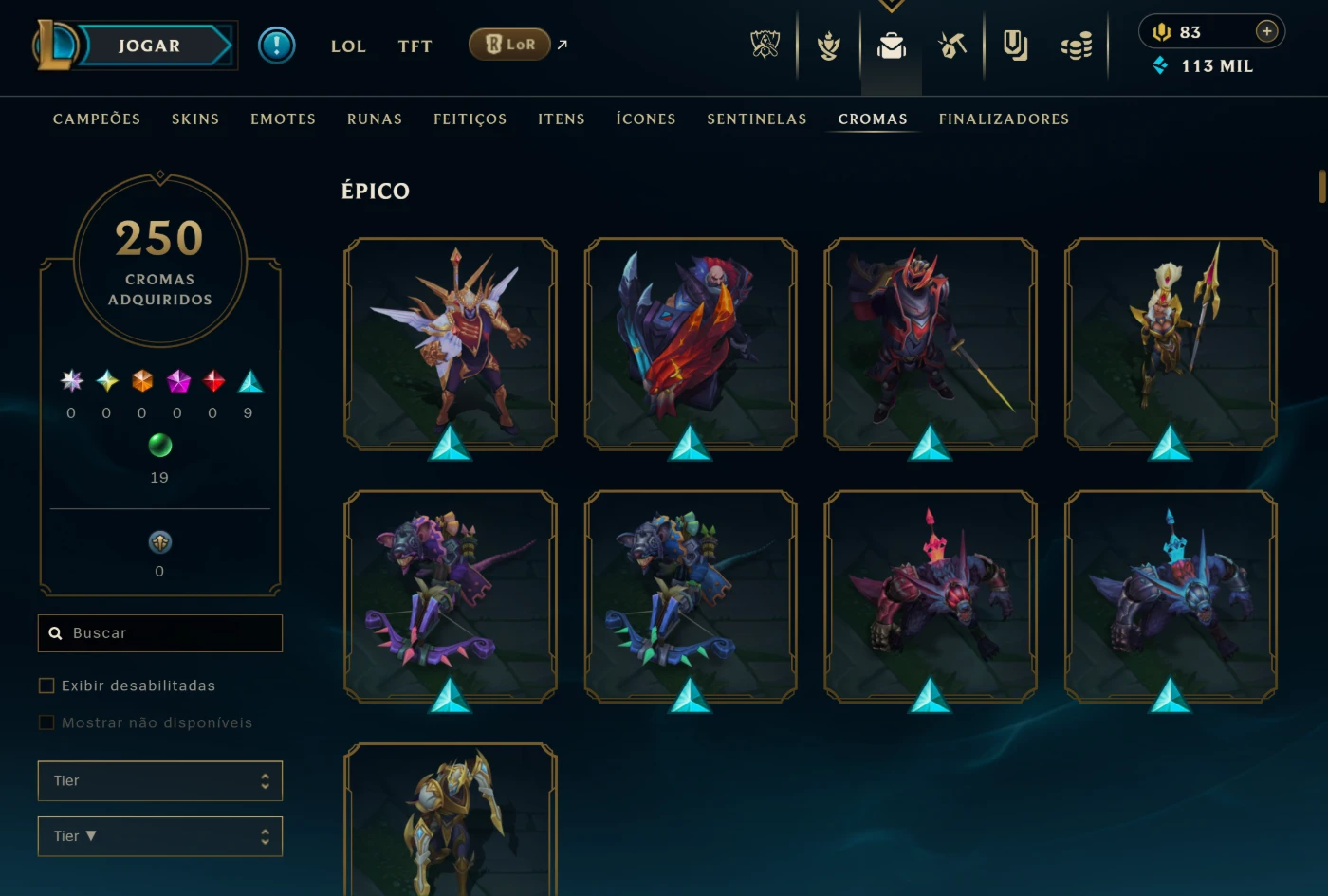Image resolution: width=1328 pixels, height=896 pixels.
Task: Switch to the Campeões tab
Action: pos(97,119)
